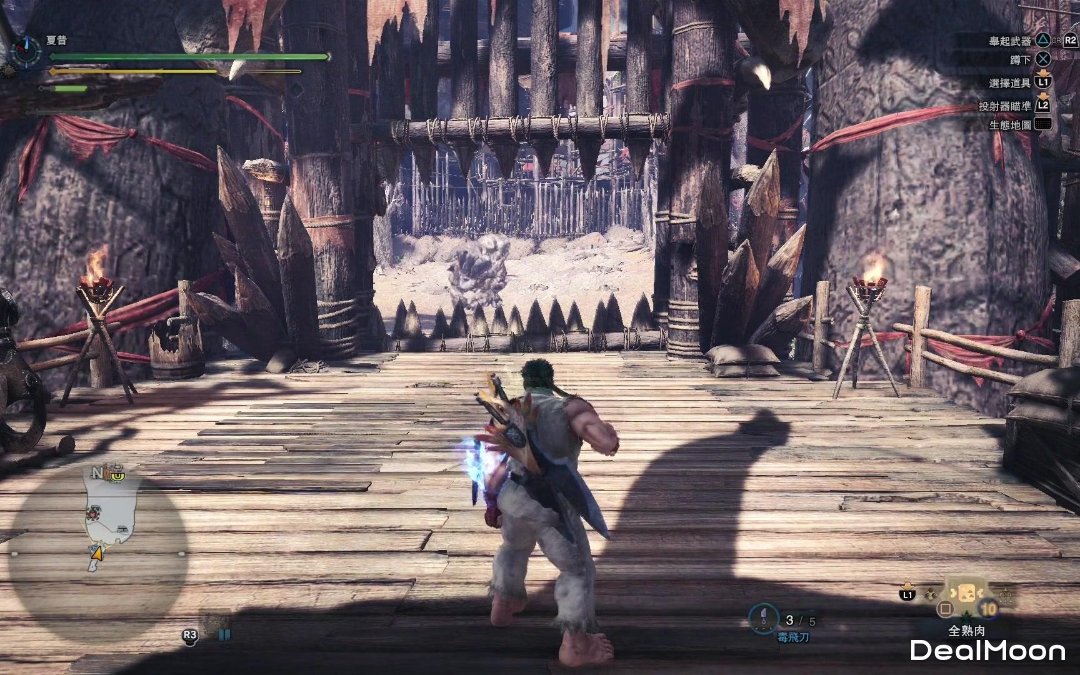This screenshot has width=1080, height=675.
Task: Click the red marker on the minimap
Action: coord(93,513)
